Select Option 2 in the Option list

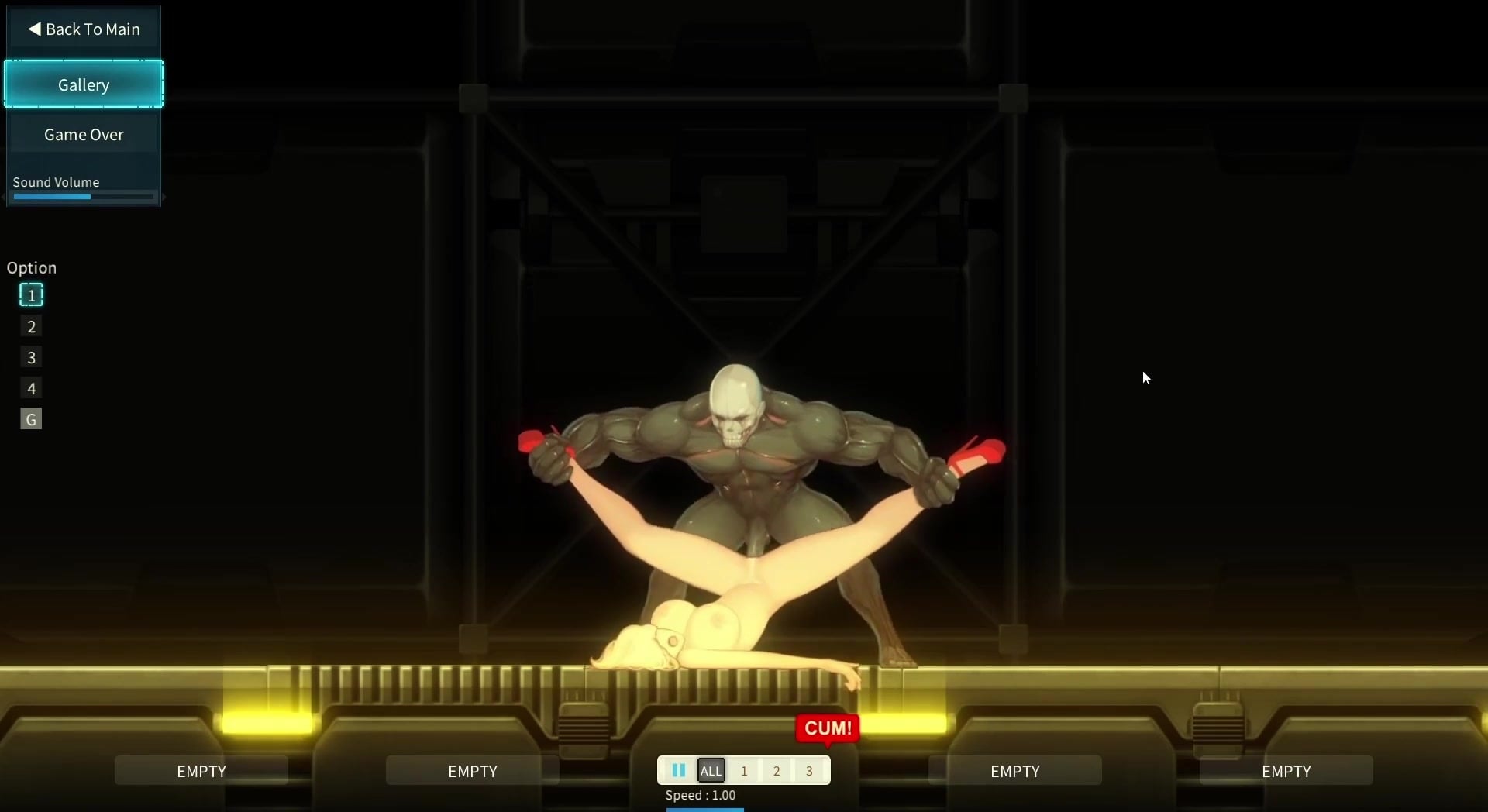point(30,326)
